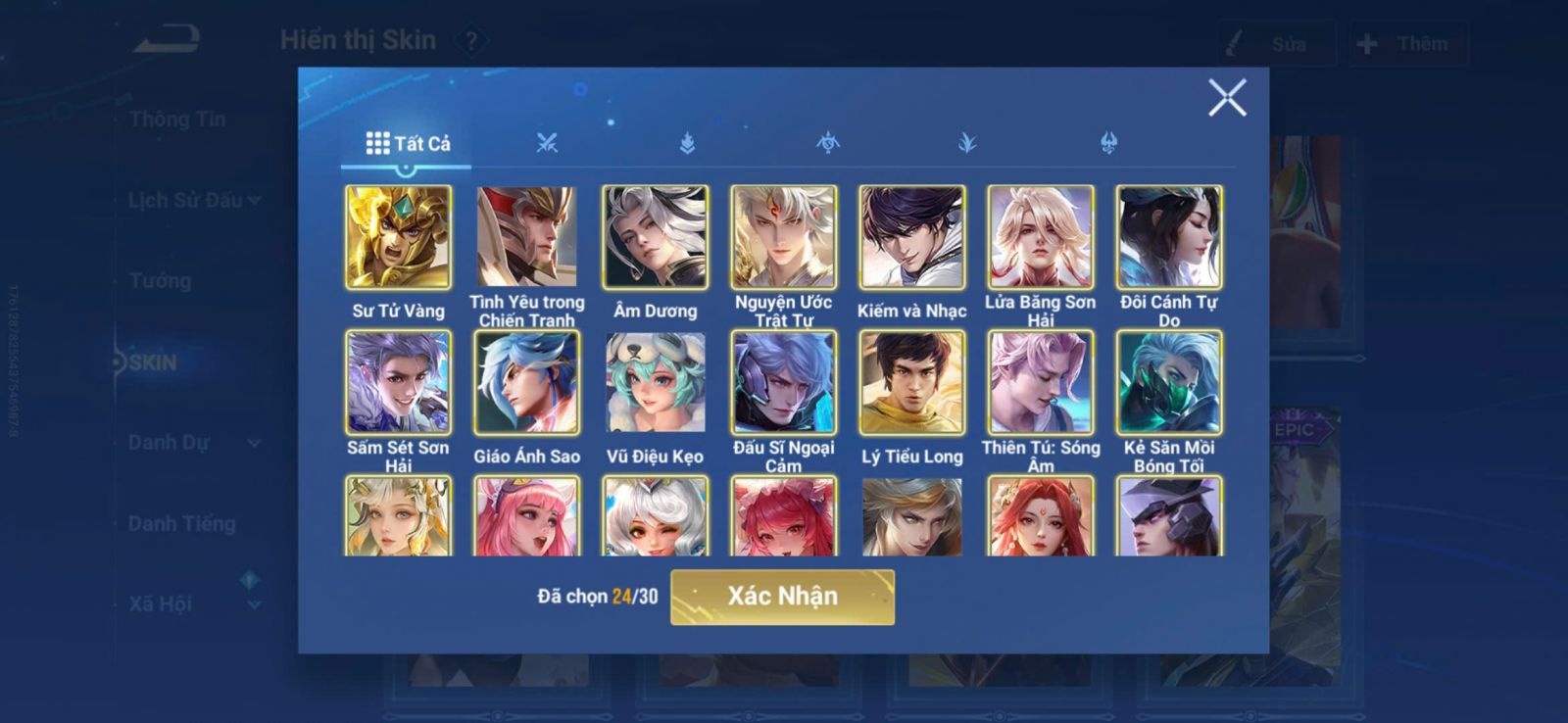This screenshot has height=723, width=1568.
Task: Select the Sấm Sét Sơn Hải skin
Action: (x=398, y=382)
